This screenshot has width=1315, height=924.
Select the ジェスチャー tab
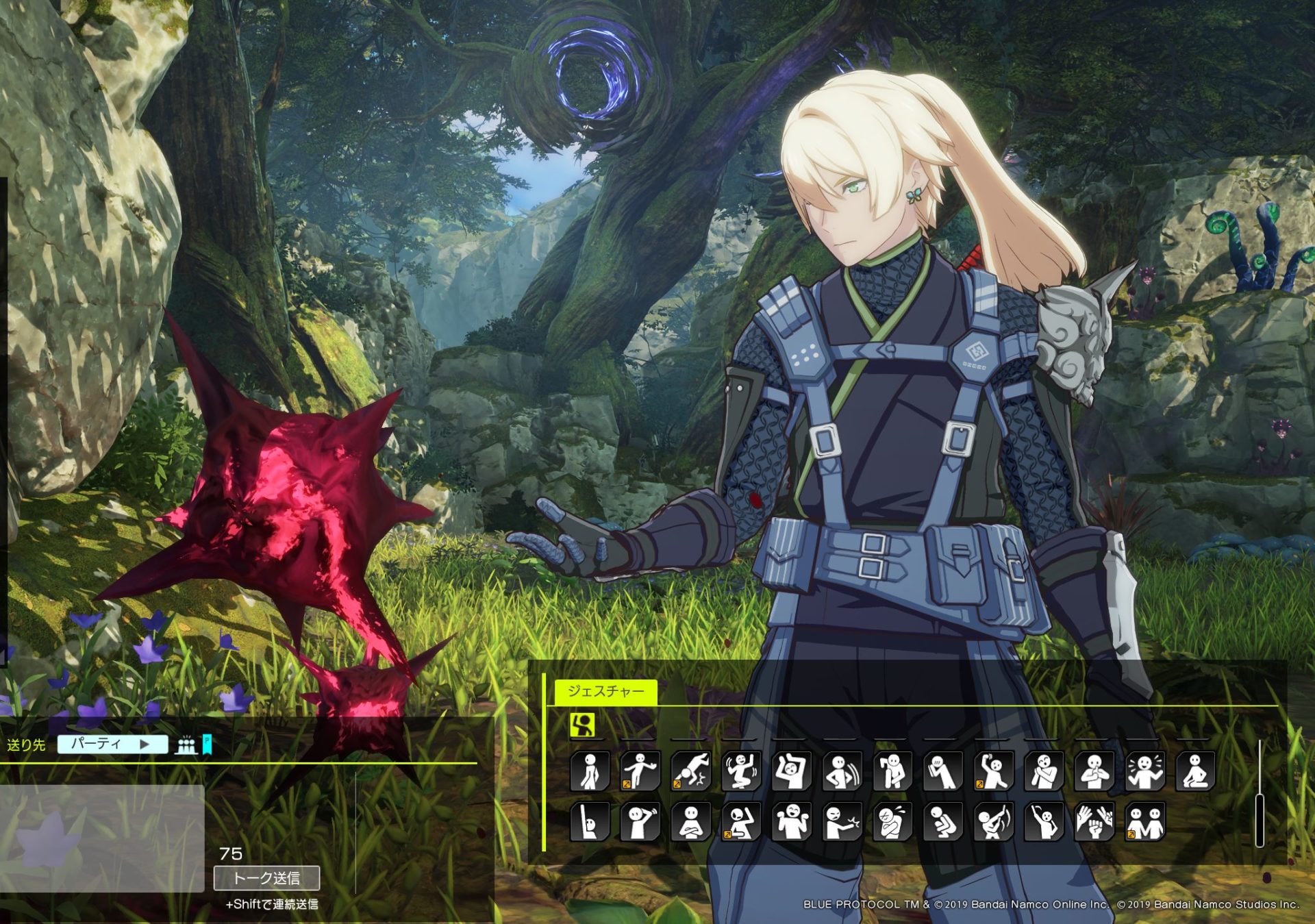(605, 691)
